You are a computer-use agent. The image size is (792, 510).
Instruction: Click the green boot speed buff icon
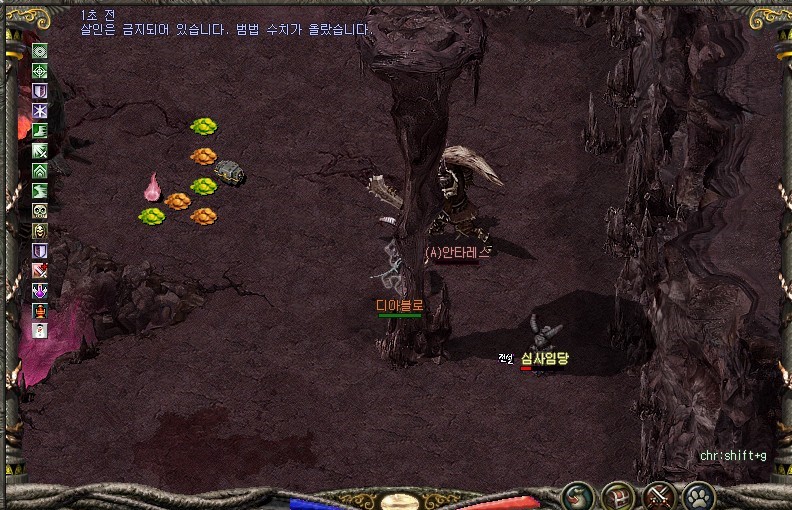(x=40, y=131)
